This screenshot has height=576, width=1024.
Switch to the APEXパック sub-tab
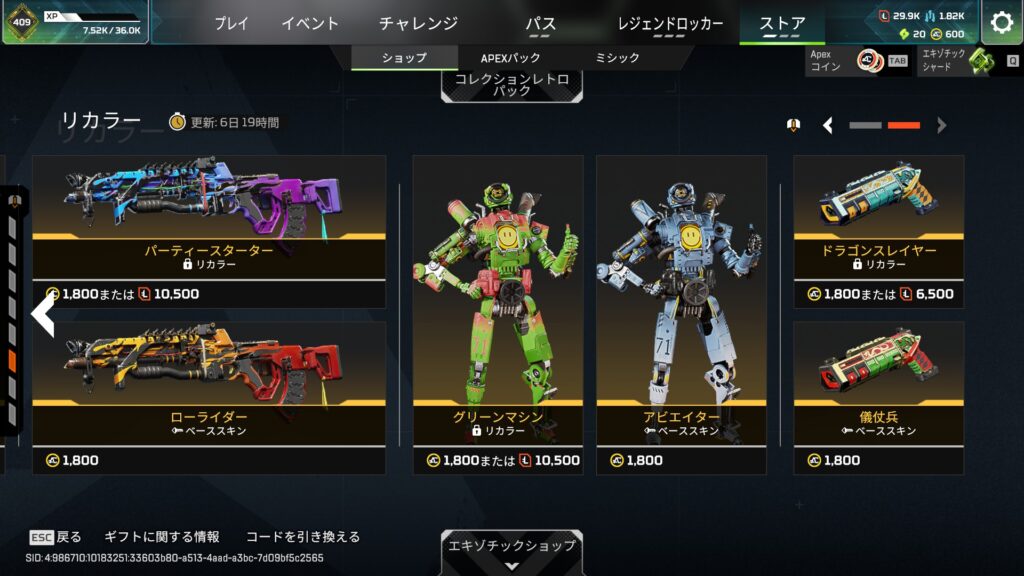[510, 58]
